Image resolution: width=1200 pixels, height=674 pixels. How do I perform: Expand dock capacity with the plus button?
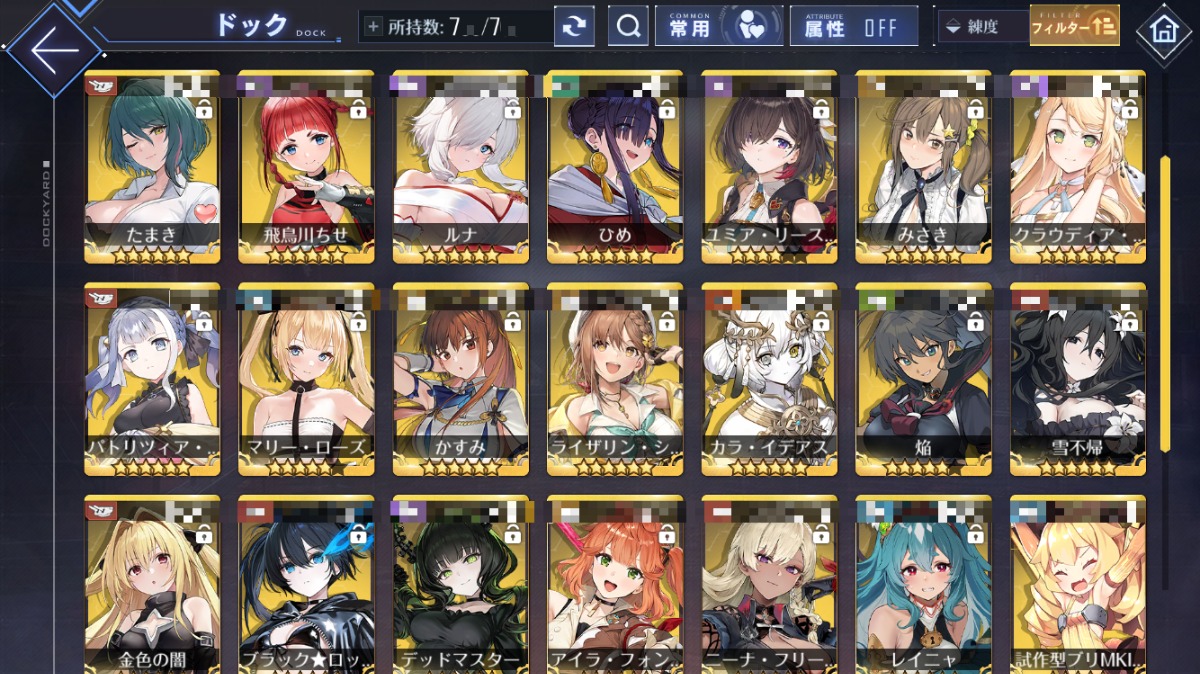(x=373, y=27)
